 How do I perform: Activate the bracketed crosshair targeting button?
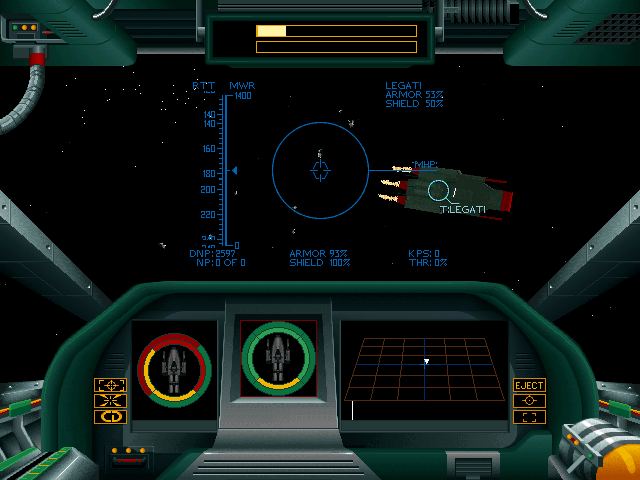pos(110,385)
